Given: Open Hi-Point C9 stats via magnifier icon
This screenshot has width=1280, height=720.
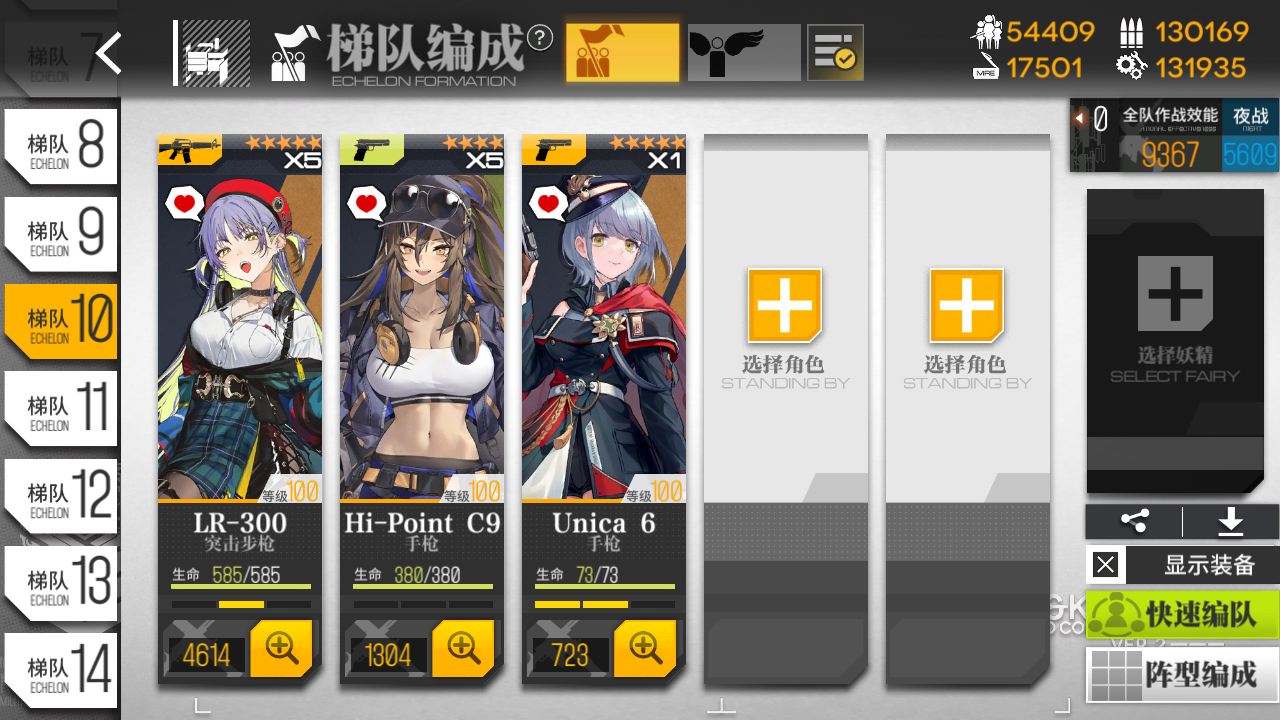Looking at the screenshot, I should point(463,648).
